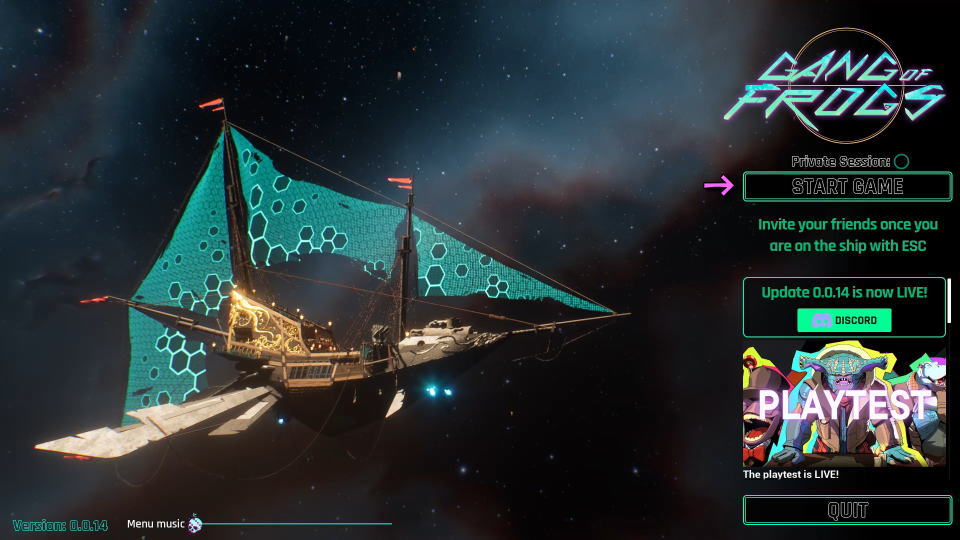Start the game session
This screenshot has height=540, width=960.
coord(847,187)
